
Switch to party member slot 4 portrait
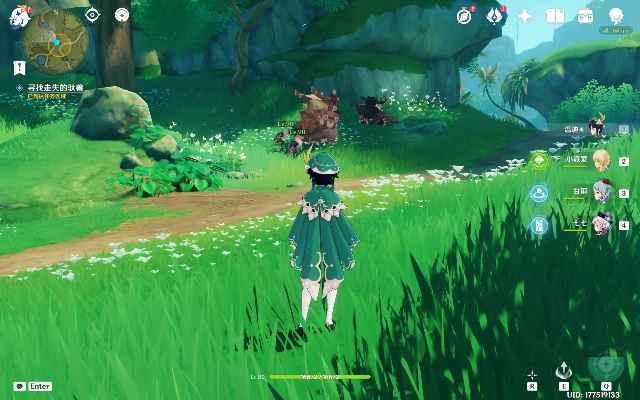pos(601,225)
